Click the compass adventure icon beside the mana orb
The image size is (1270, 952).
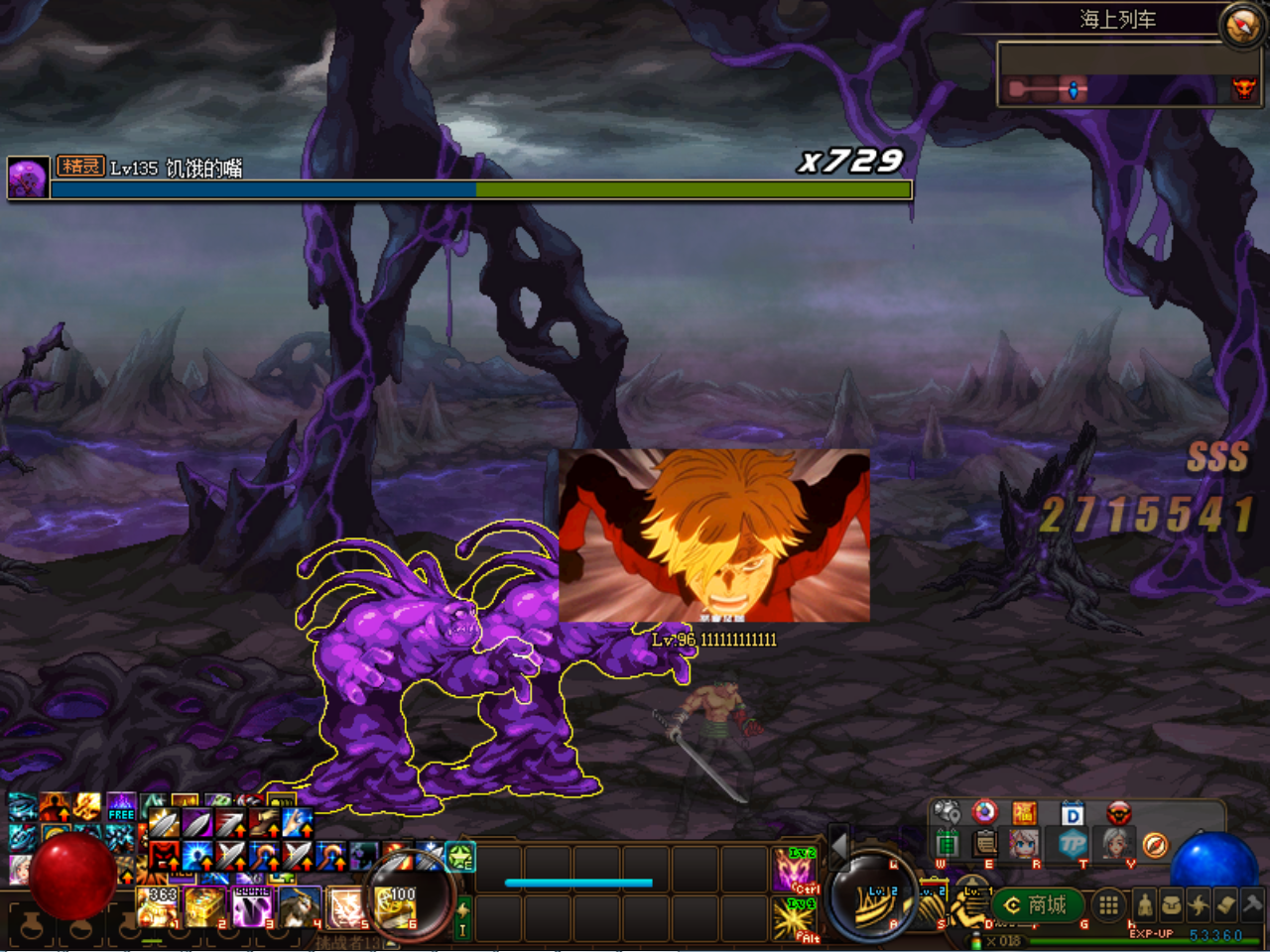click(x=1155, y=845)
